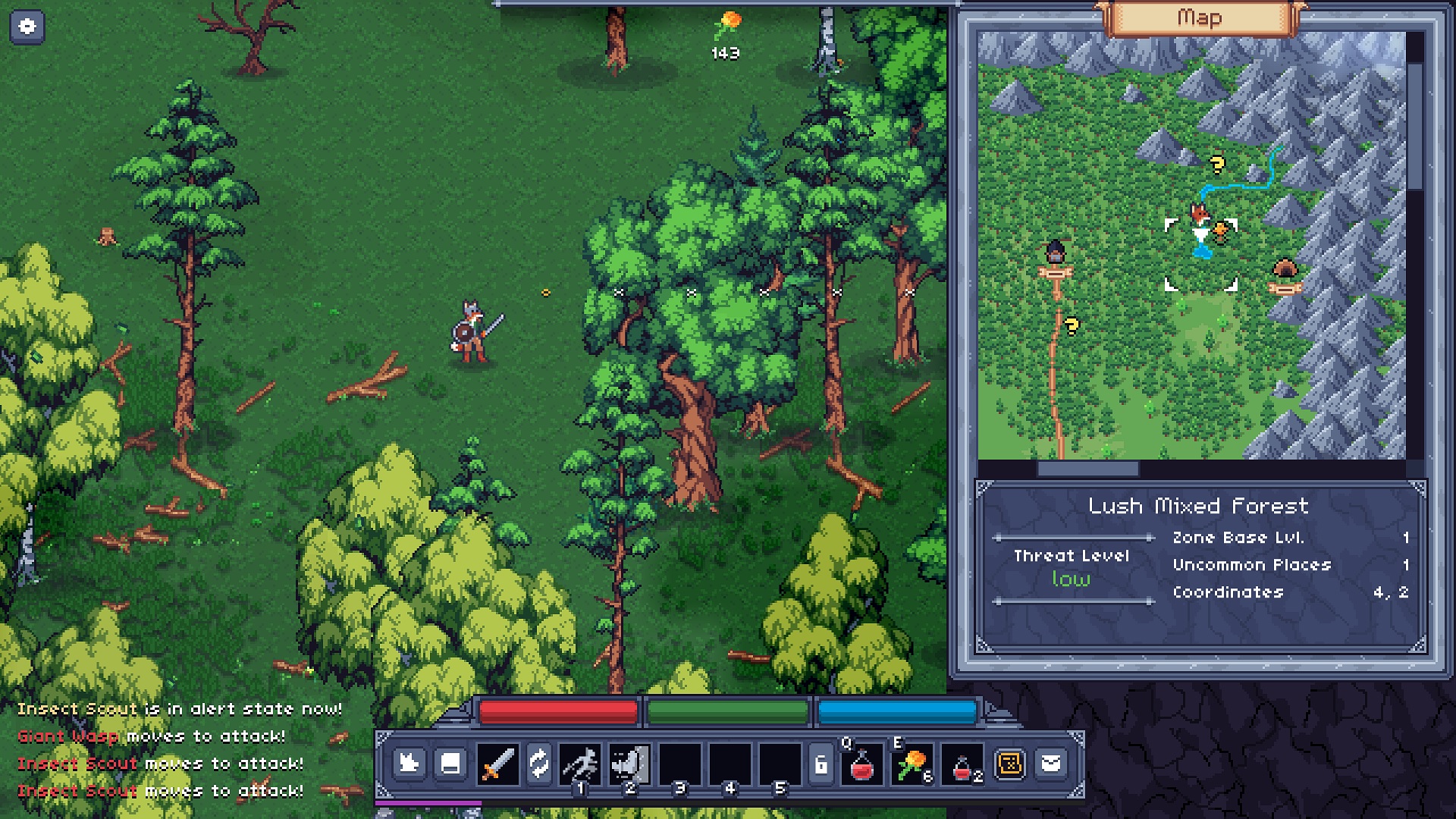Use the small red potion stack

click(x=962, y=767)
